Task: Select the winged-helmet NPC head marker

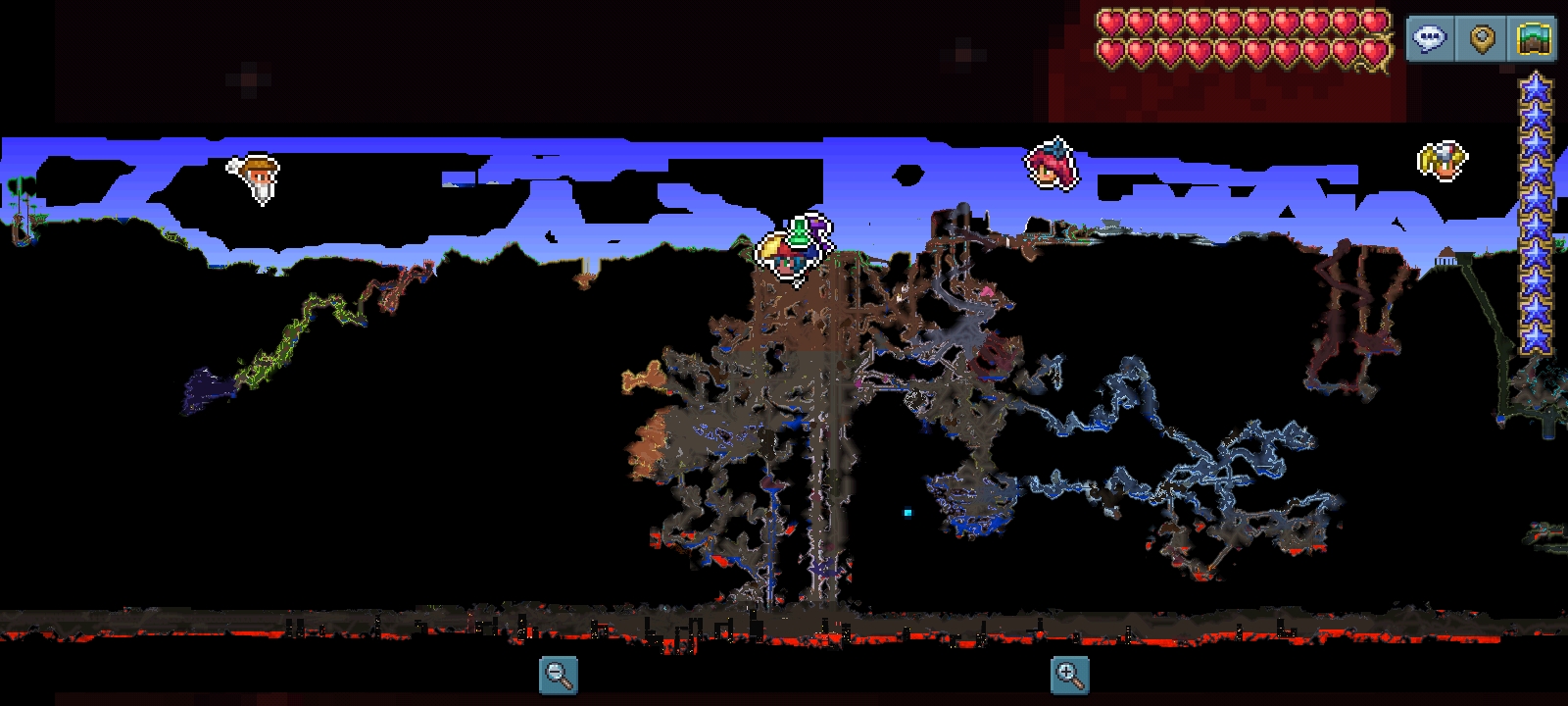Action: (x=1443, y=160)
